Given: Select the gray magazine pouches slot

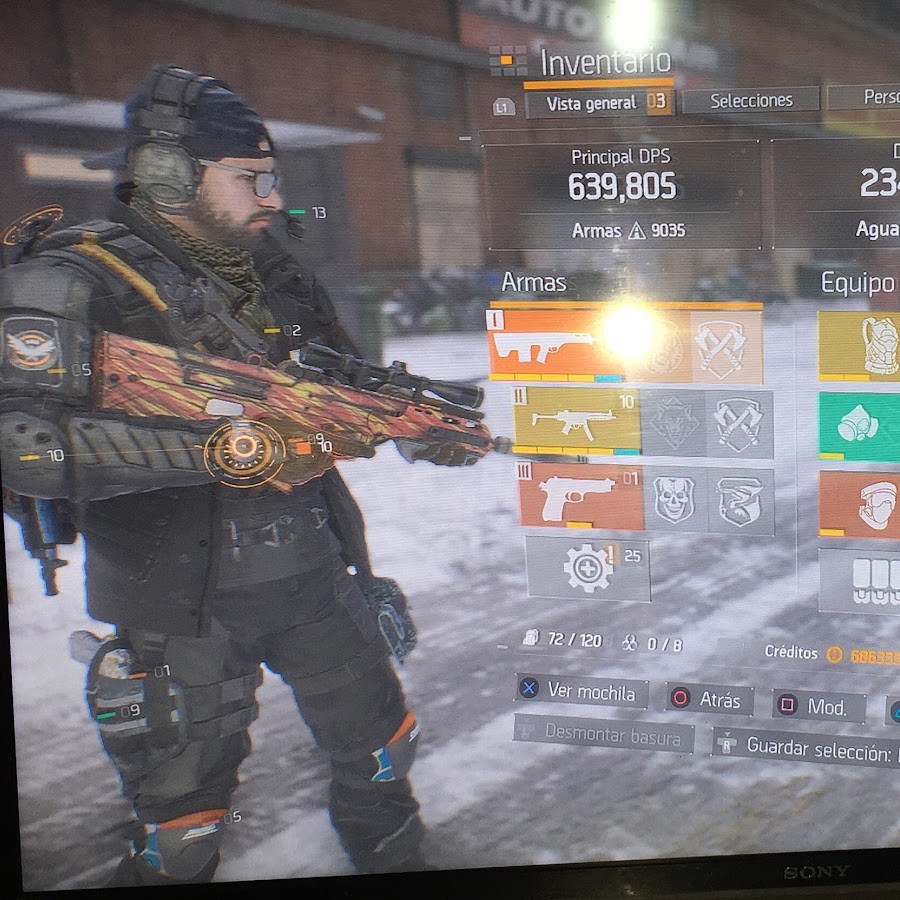Looking at the screenshot, I should 860,580.
